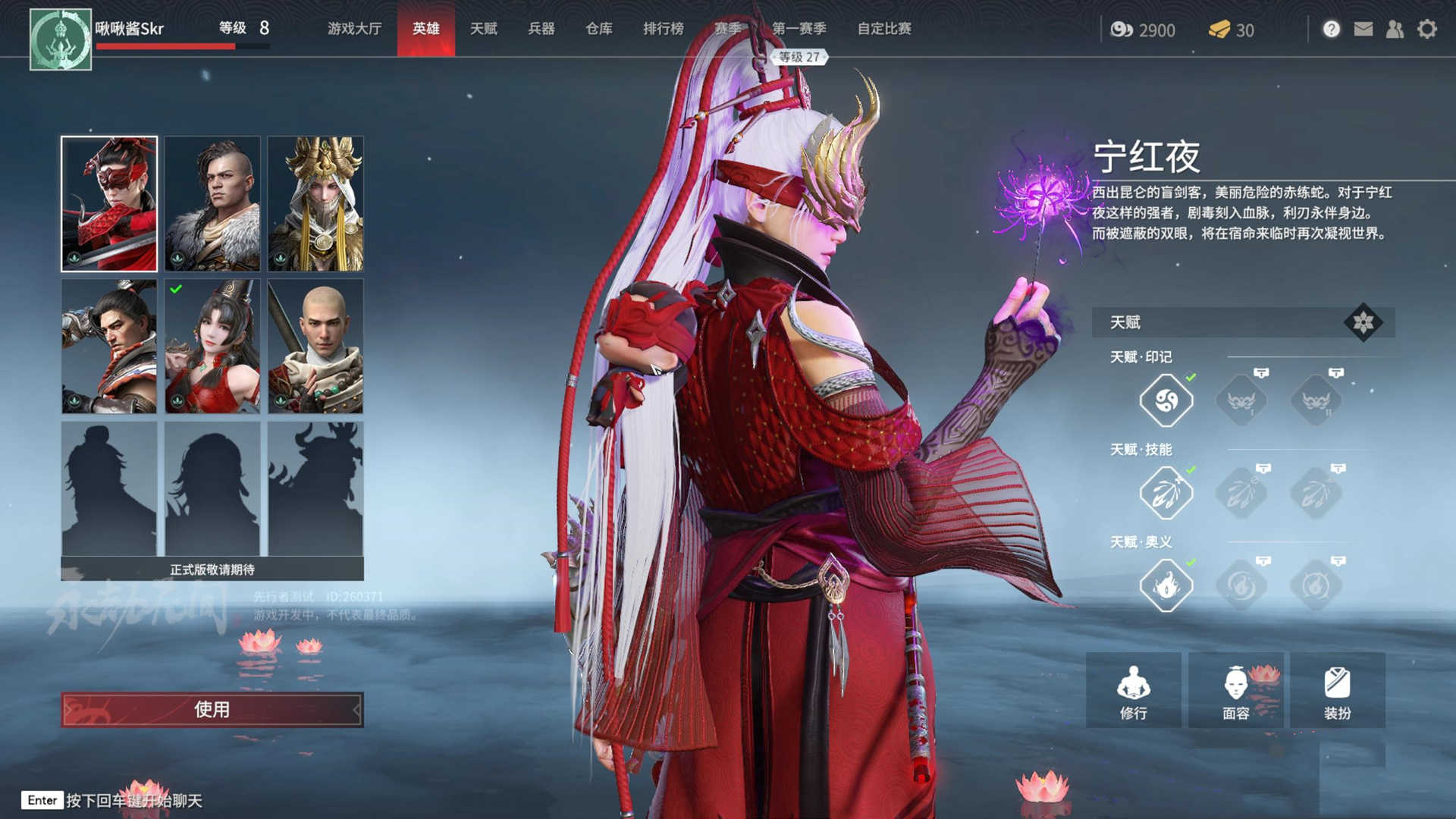Switch to the 仓库 tab

pos(598,30)
